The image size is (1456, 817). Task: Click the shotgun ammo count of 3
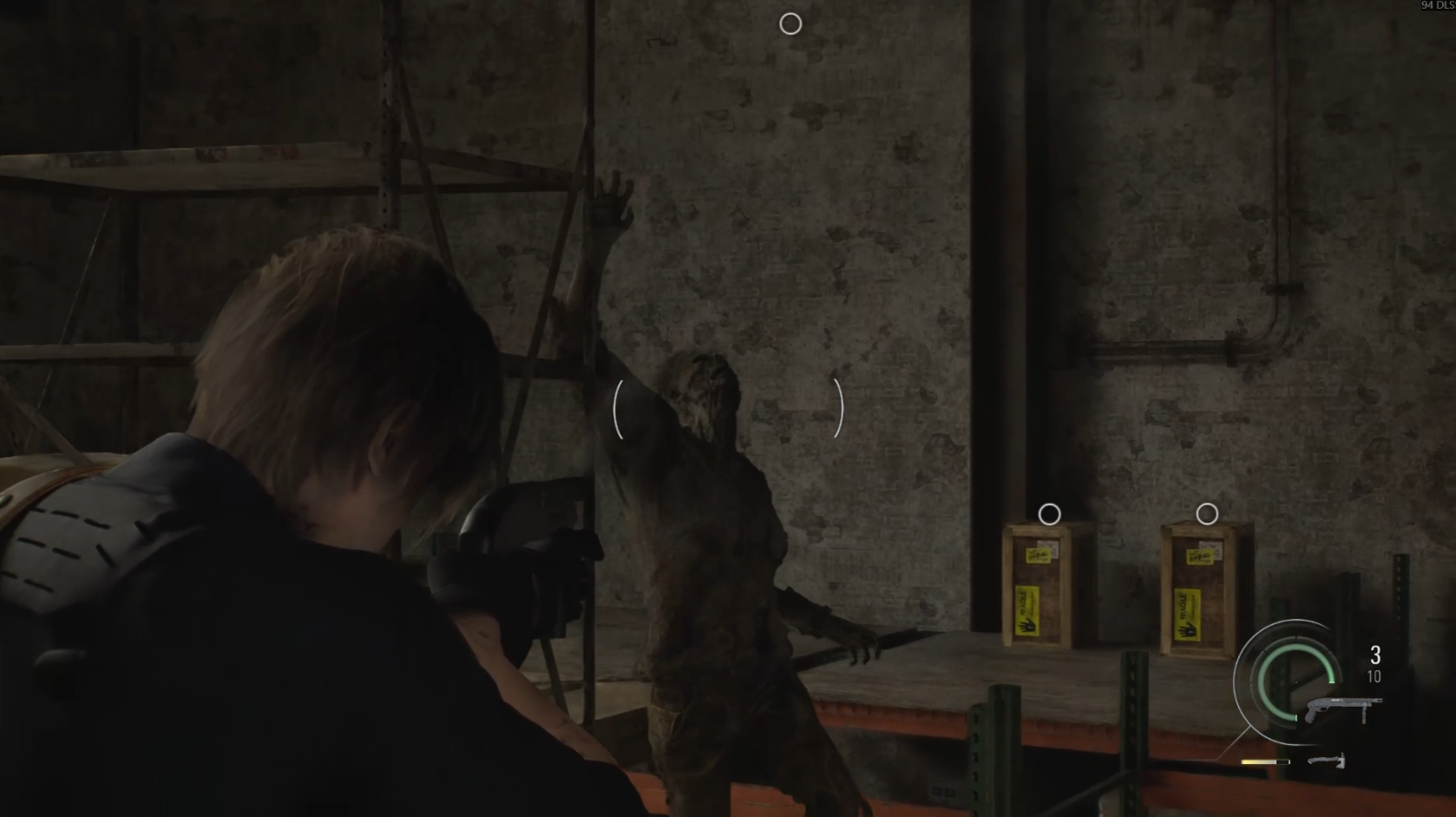[x=1374, y=653]
